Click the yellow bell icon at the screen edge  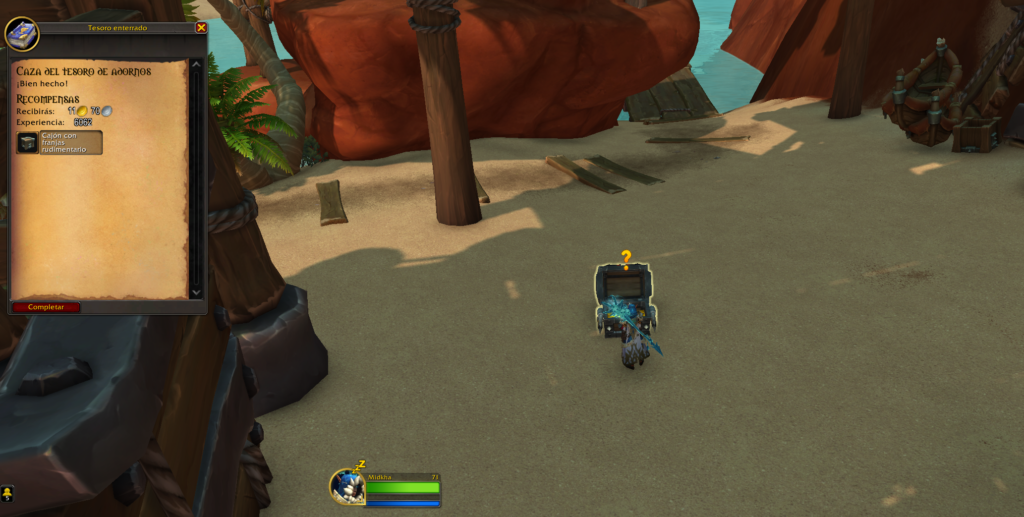point(7,493)
